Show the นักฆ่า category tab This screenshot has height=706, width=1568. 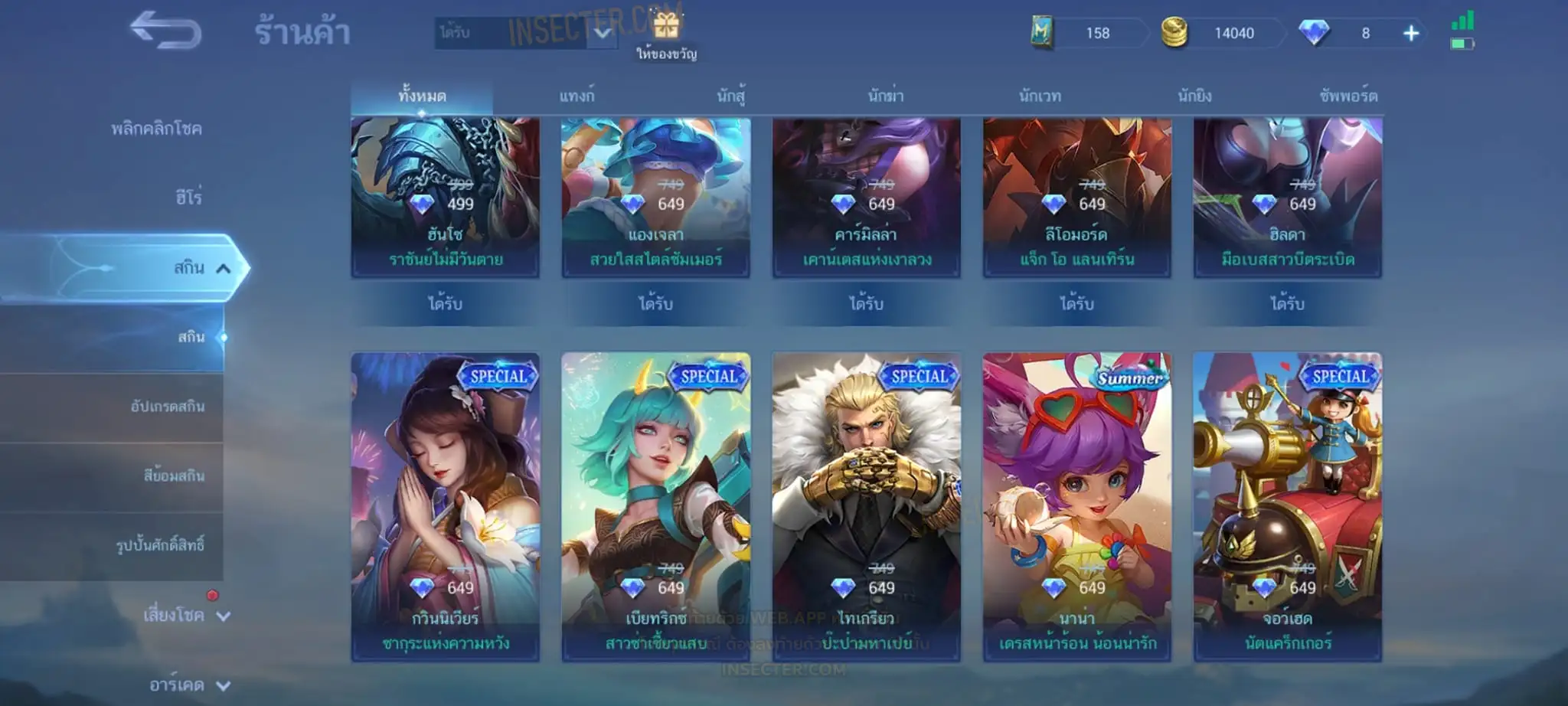886,96
